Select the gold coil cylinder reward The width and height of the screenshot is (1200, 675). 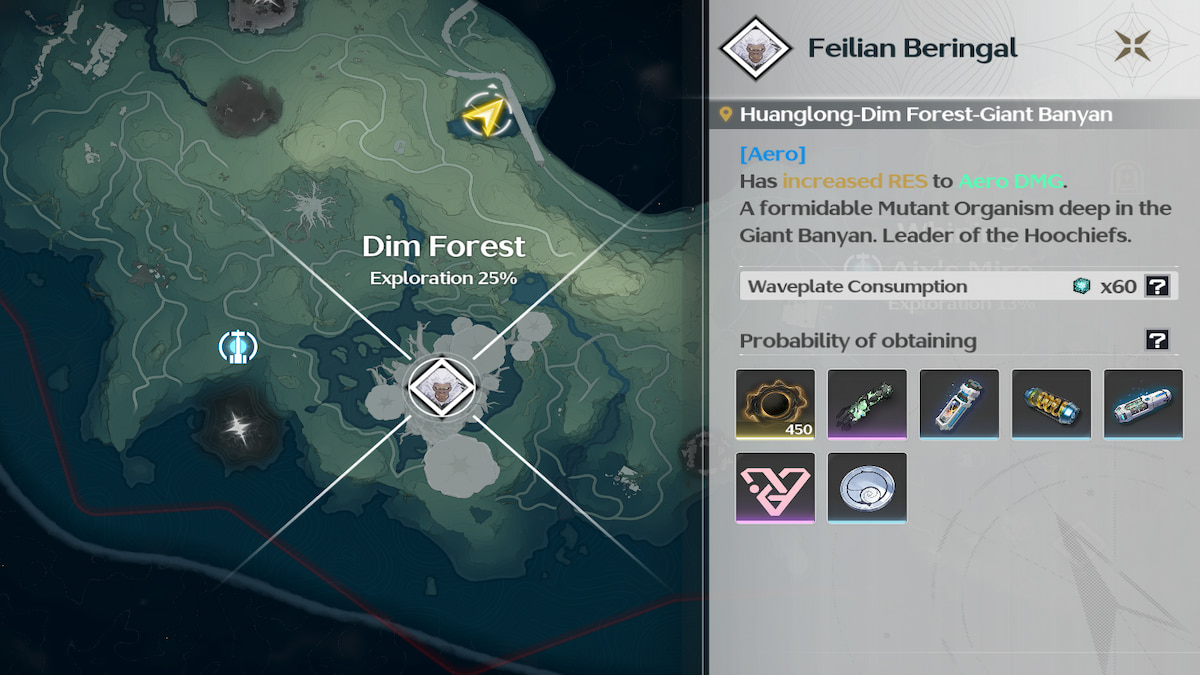coord(1051,405)
